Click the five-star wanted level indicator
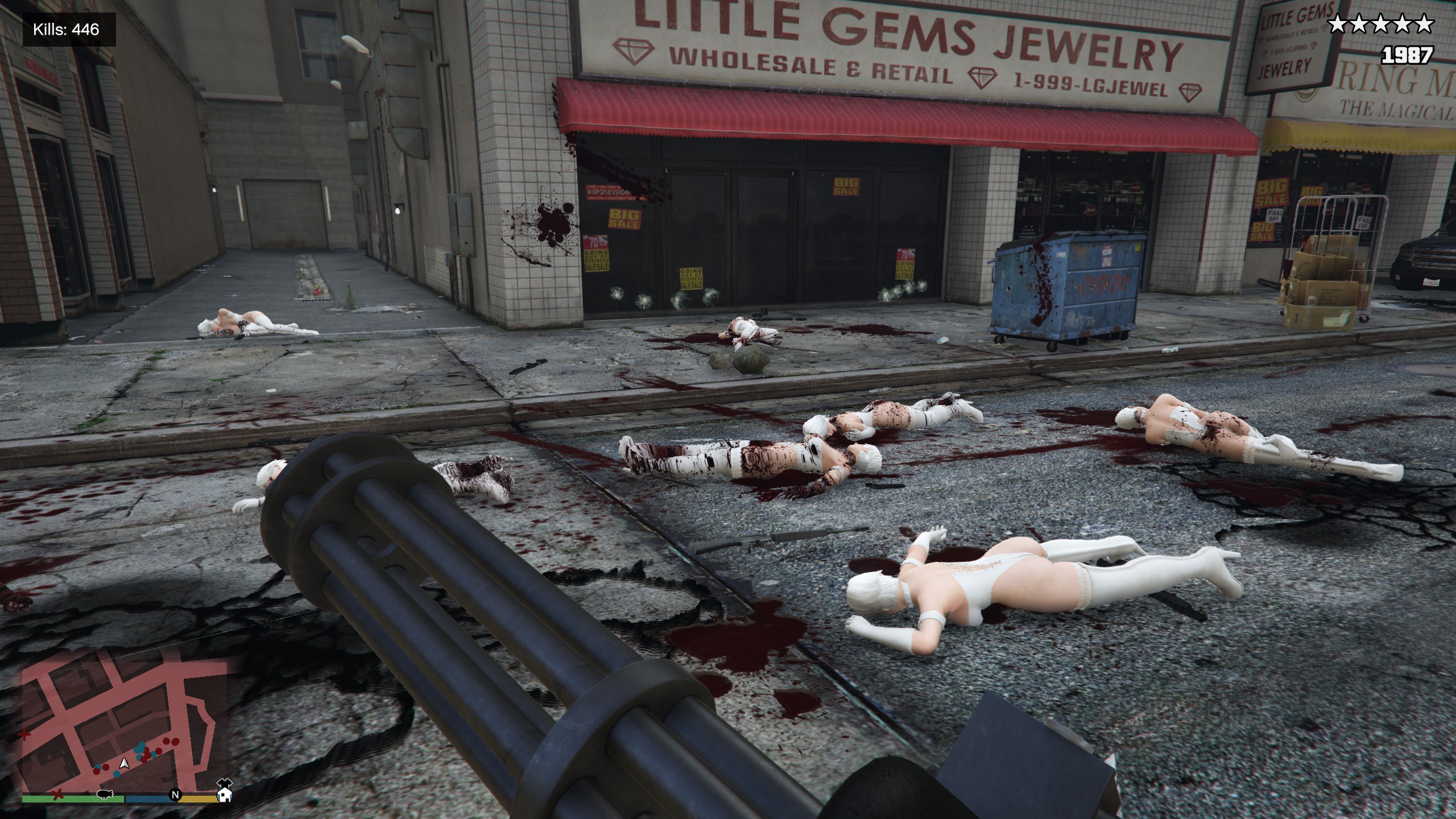This screenshot has width=1456, height=819. point(1379,24)
